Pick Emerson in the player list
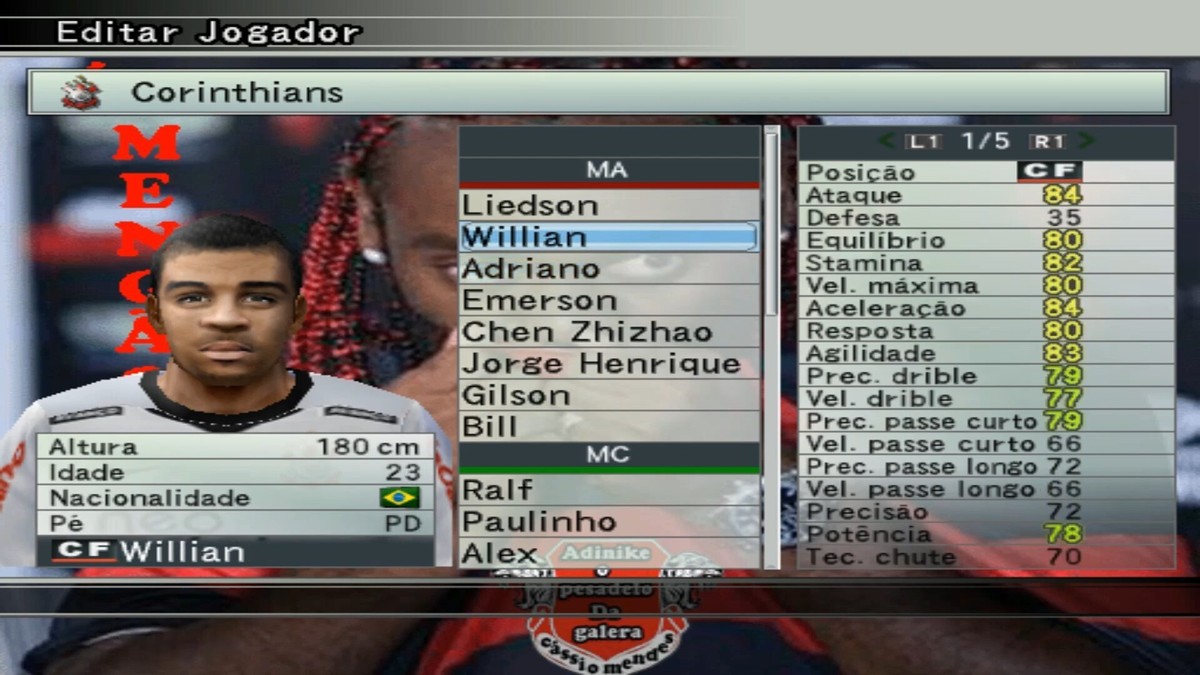 point(608,301)
